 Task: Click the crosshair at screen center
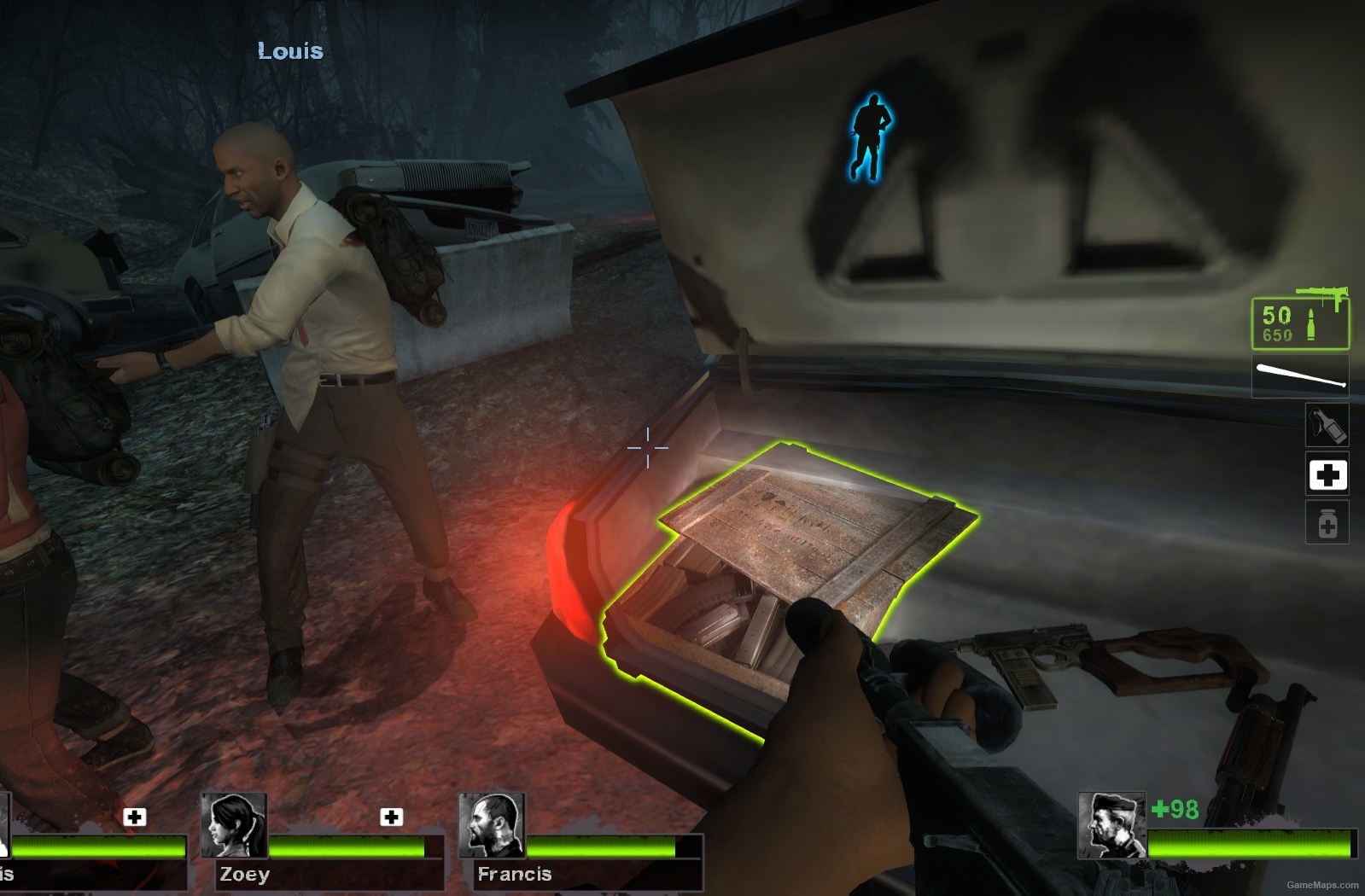(646, 447)
